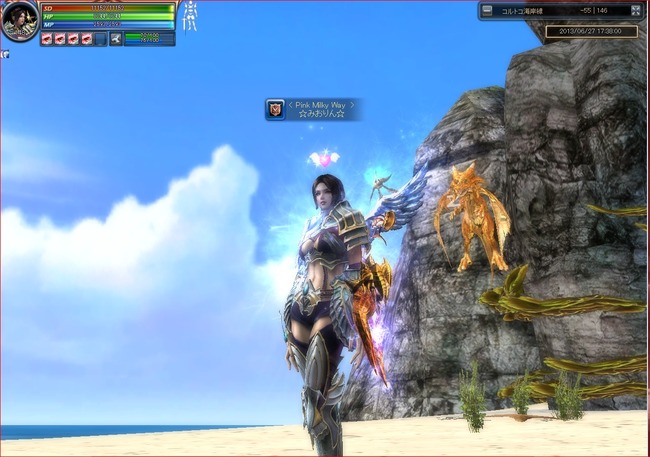Minimize the コルトコ海岸線 location bar
The height and width of the screenshot is (457, 650).
[x=487, y=11]
